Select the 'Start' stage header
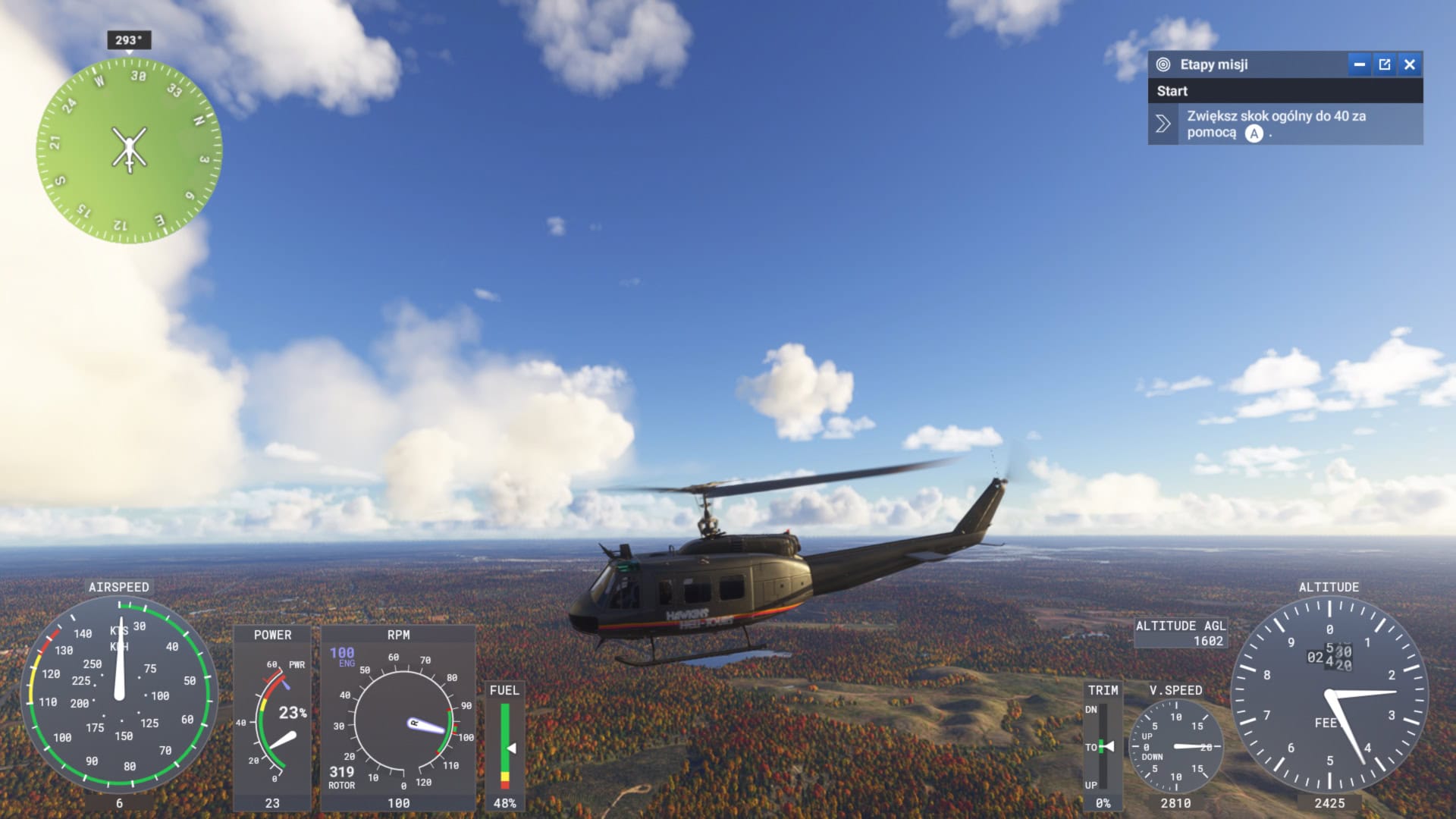 coord(1172,91)
